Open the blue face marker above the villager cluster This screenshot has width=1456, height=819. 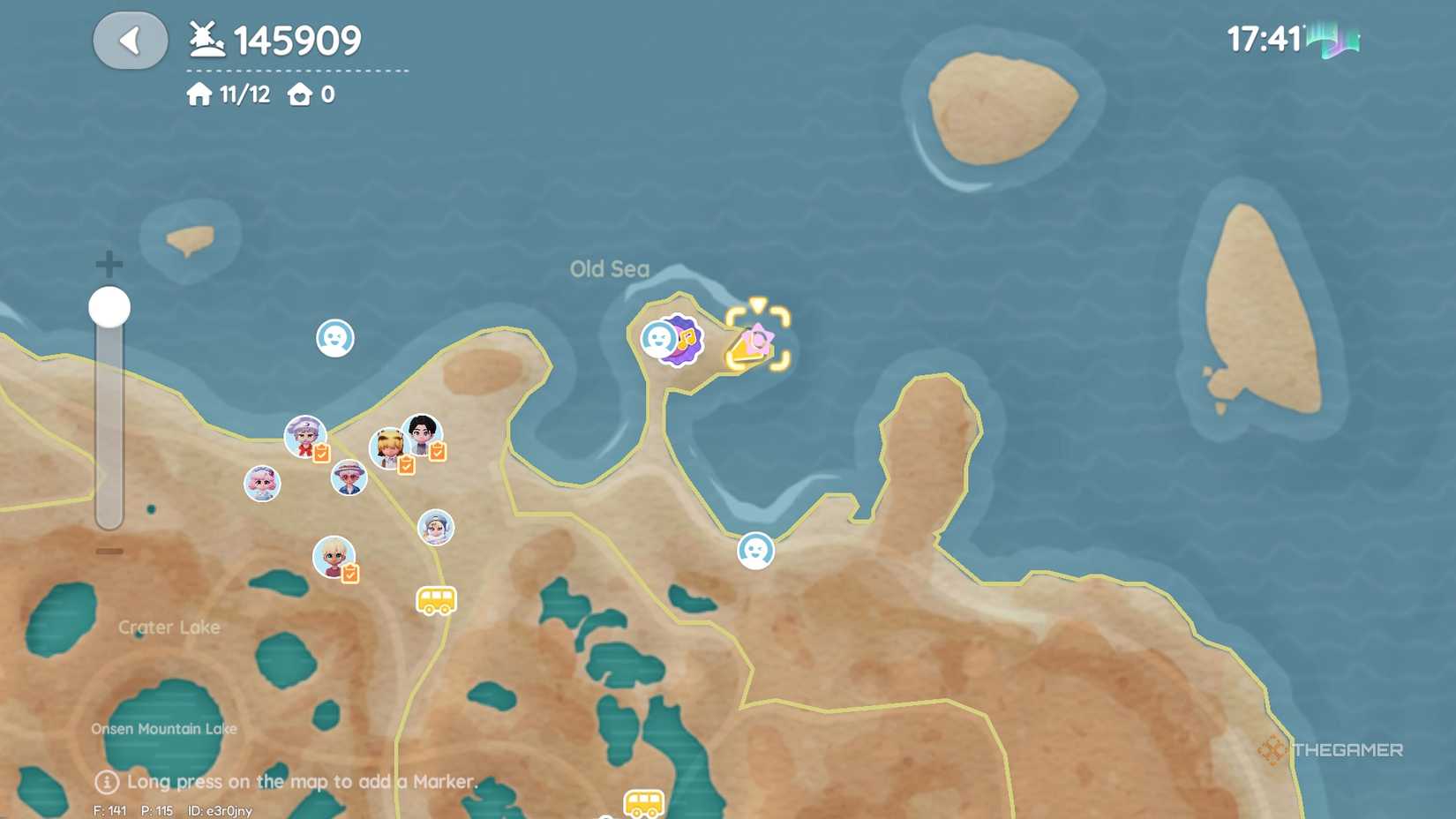(334, 339)
